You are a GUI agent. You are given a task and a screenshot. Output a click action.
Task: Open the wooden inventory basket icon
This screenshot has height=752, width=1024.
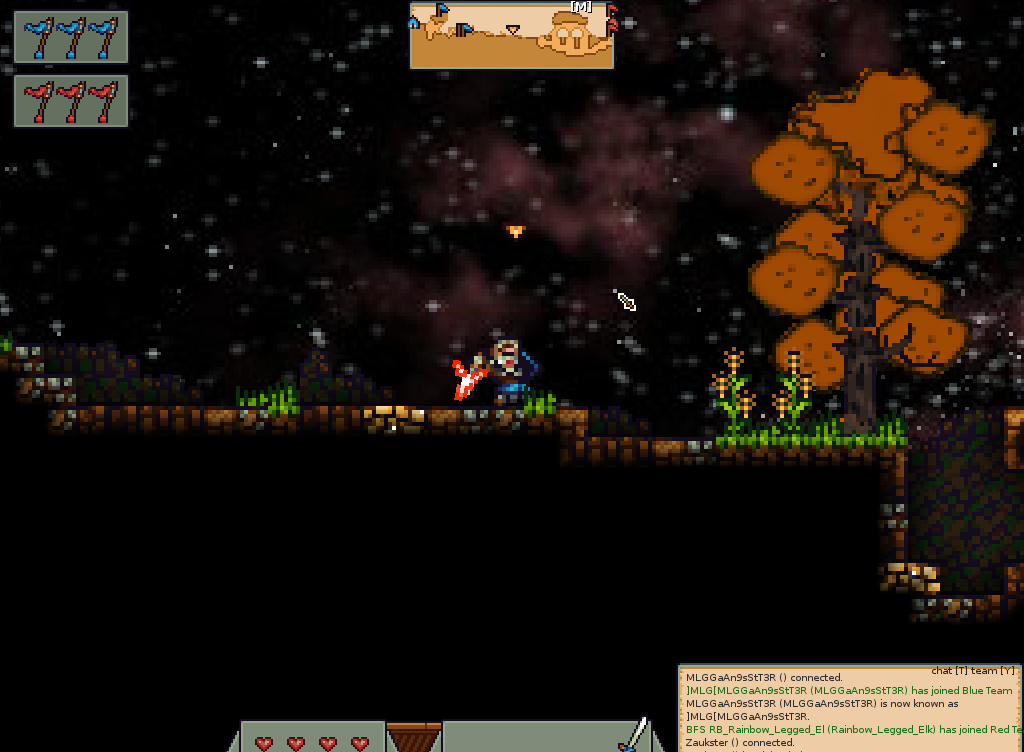[x=413, y=737]
